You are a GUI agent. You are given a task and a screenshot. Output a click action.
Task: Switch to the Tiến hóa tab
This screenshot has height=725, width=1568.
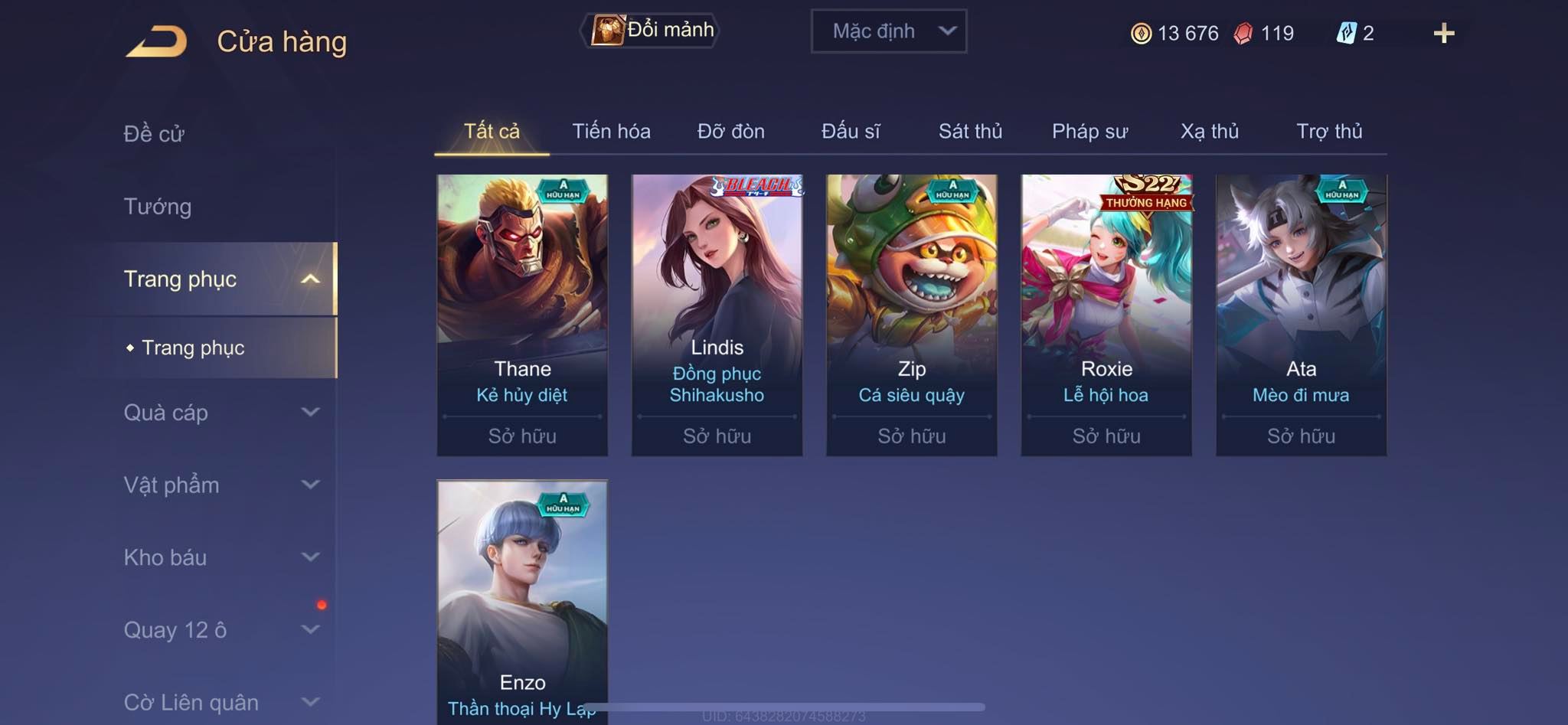point(611,131)
